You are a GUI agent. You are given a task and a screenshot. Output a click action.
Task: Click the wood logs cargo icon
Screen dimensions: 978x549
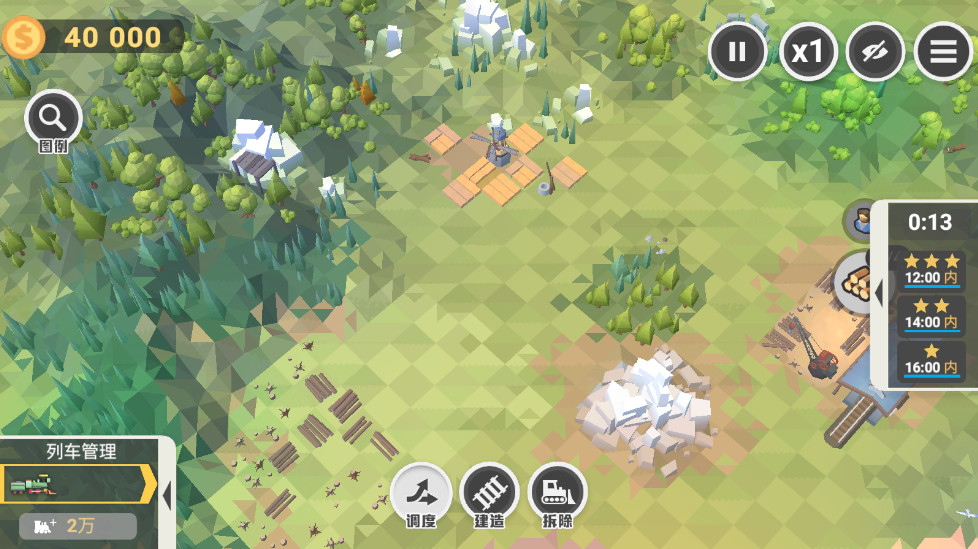pyautogui.click(x=855, y=281)
